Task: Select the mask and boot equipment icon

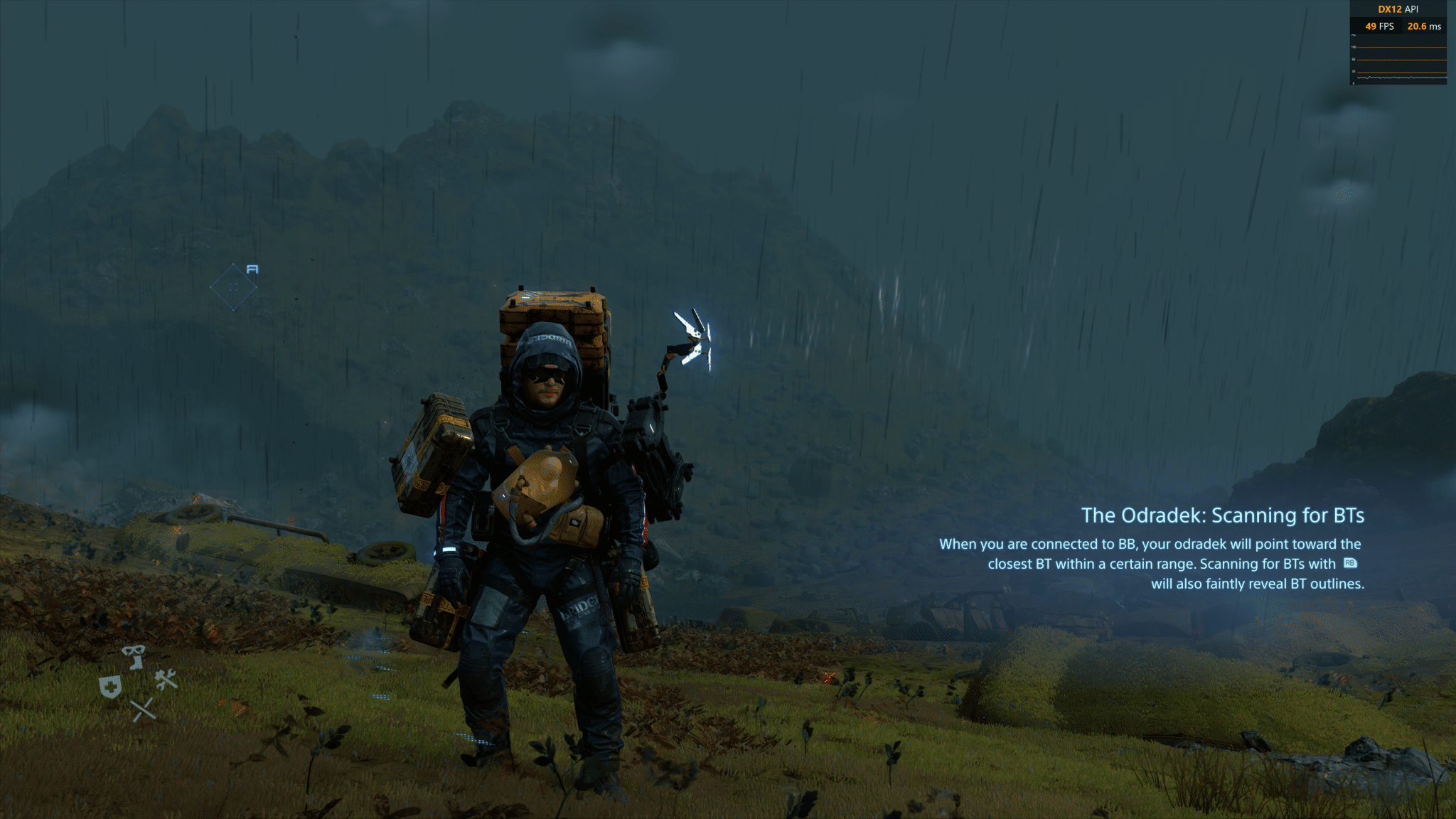Action: pyautogui.click(x=134, y=656)
